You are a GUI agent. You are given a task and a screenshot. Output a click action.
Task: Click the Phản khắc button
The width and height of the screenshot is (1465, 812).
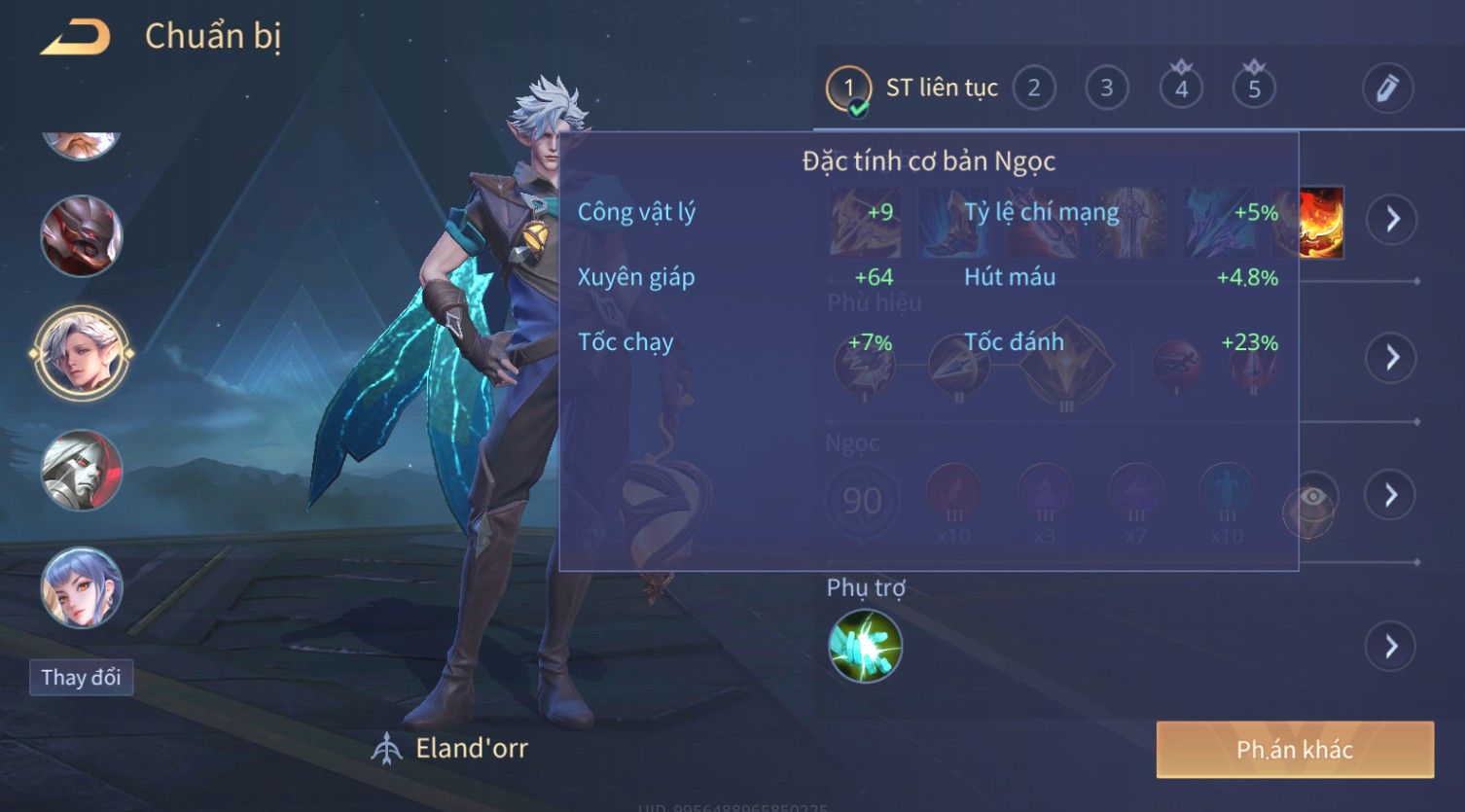pos(1294,750)
